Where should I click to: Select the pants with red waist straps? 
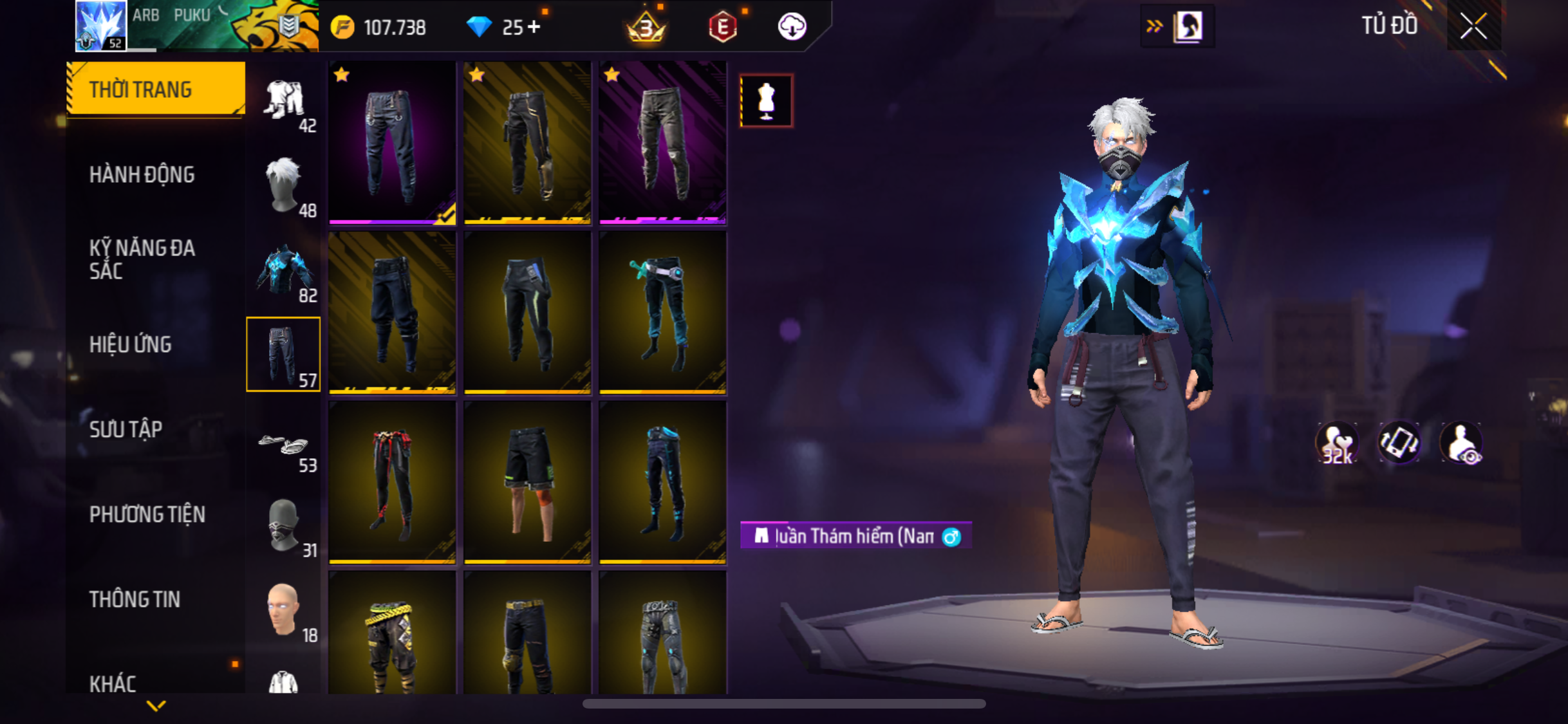(392, 483)
